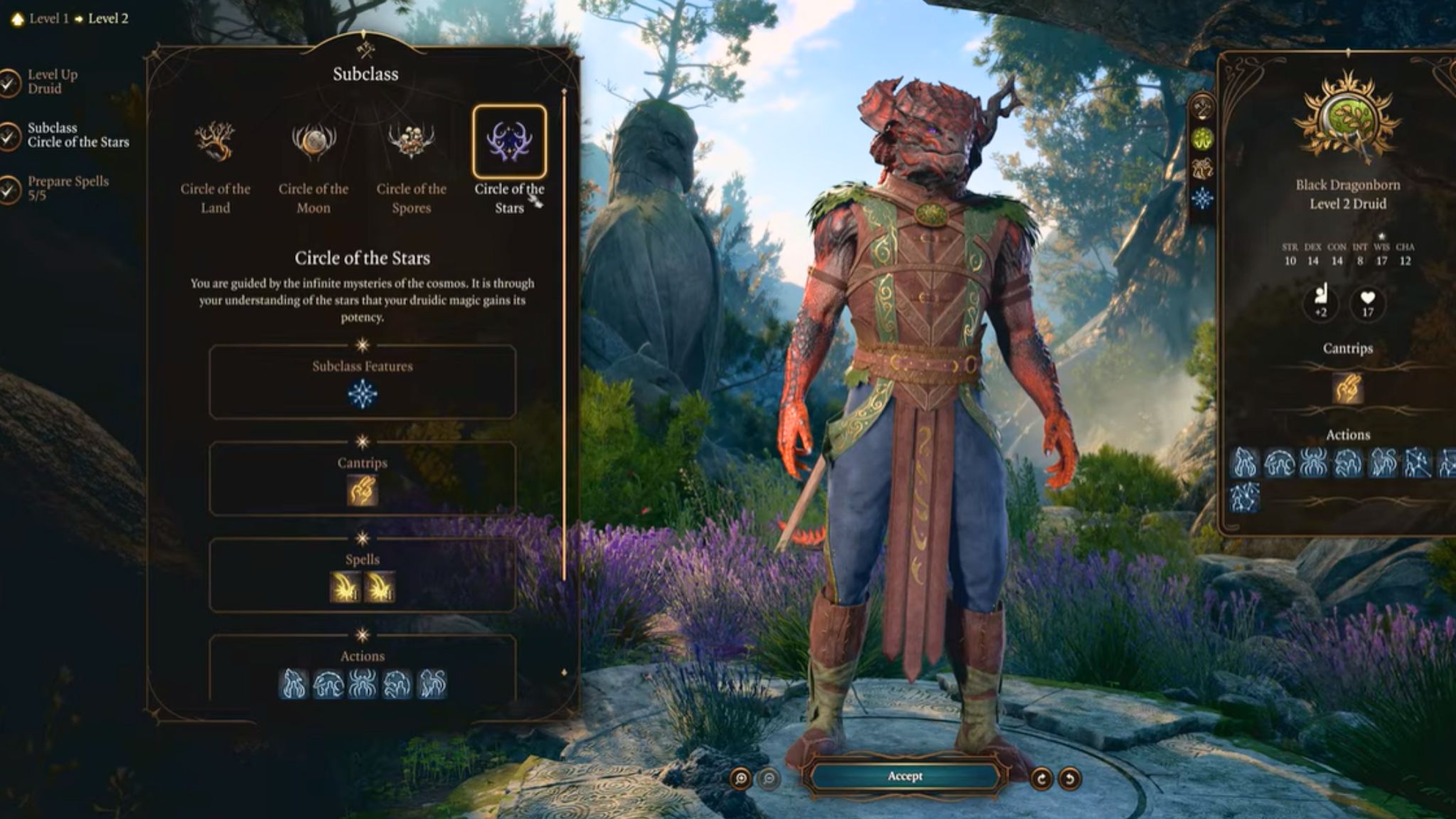
Task: Rotate the character clockwise
Action: click(1042, 779)
